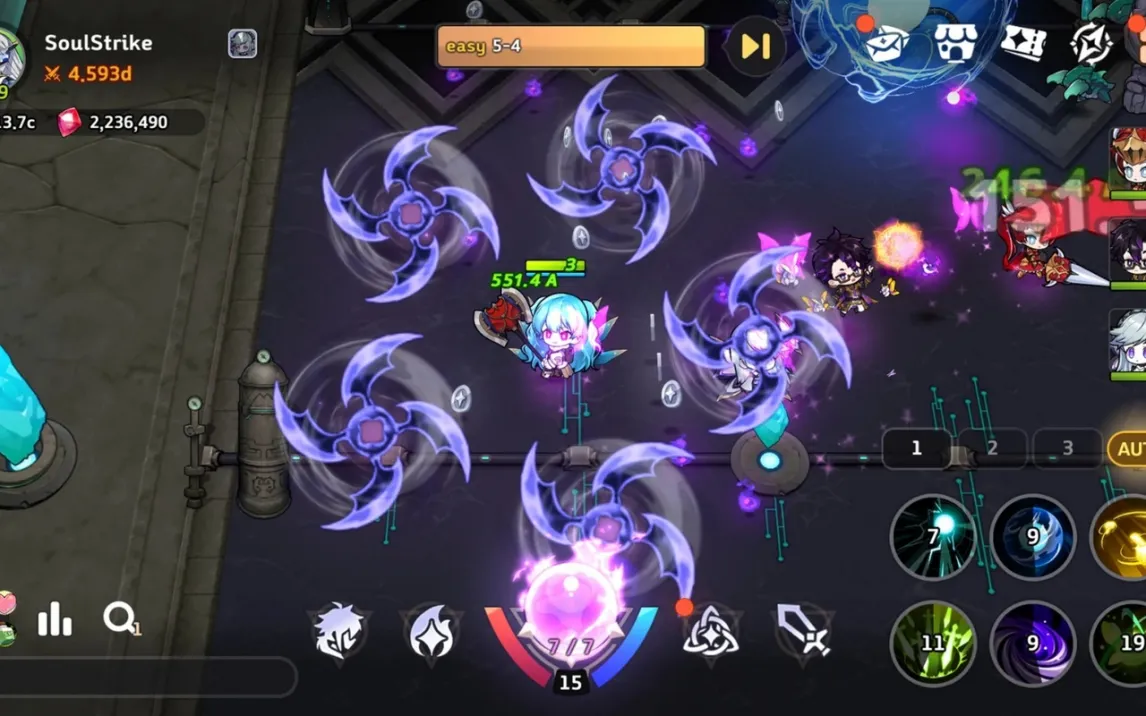Click the magnifying glass zoom icon
This screenshot has height=716, width=1146.
(x=120, y=620)
